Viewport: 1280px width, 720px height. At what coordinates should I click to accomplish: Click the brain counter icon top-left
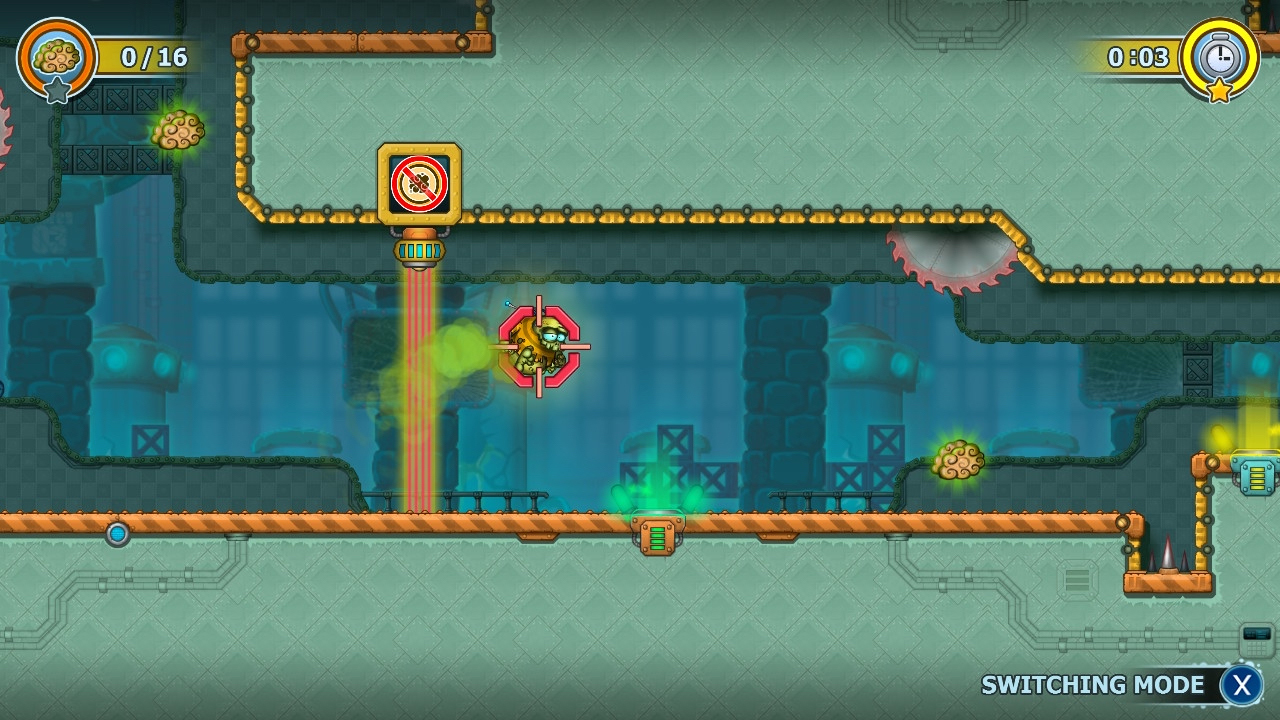[x=56, y=55]
